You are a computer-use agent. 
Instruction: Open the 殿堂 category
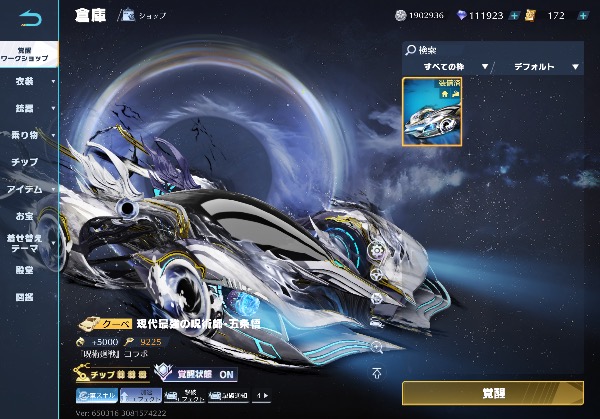26,270
